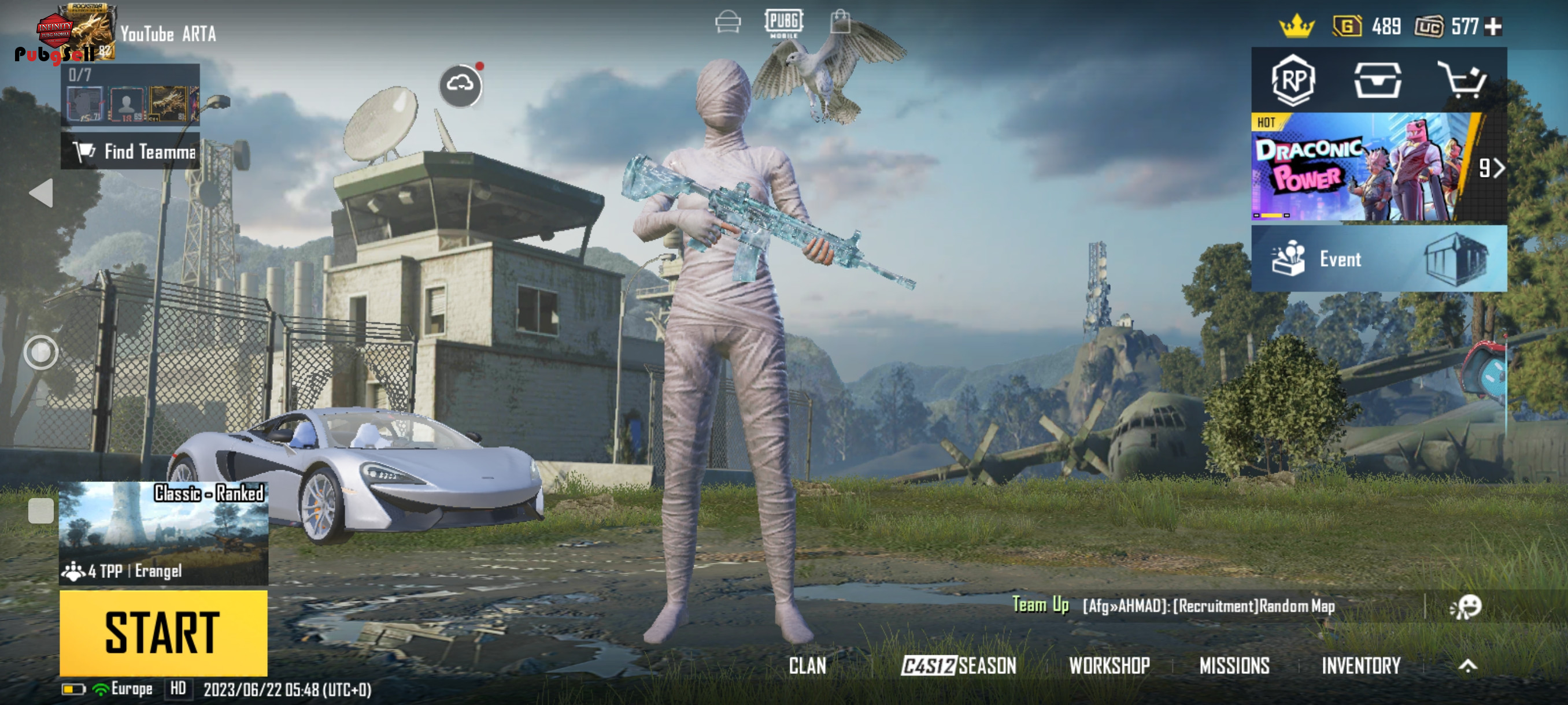Tap the yellow START button
The height and width of the screenshot is (705, 1568).
[x=163, y=632]
